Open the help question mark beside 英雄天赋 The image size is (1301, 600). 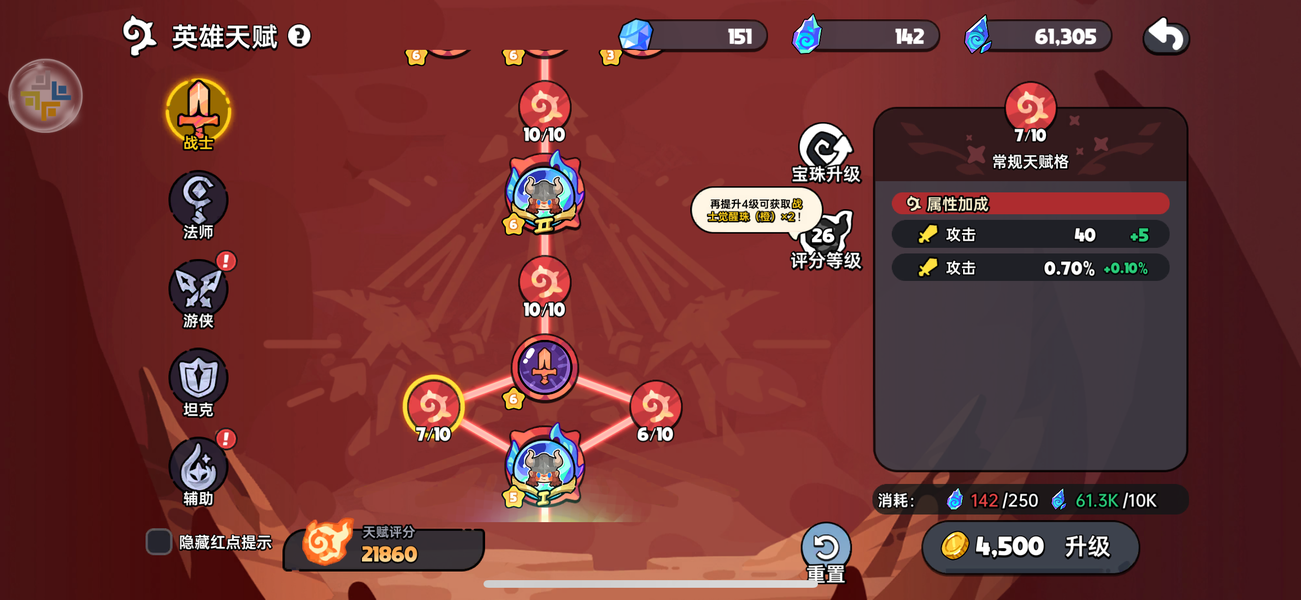[x=299, y=36]
